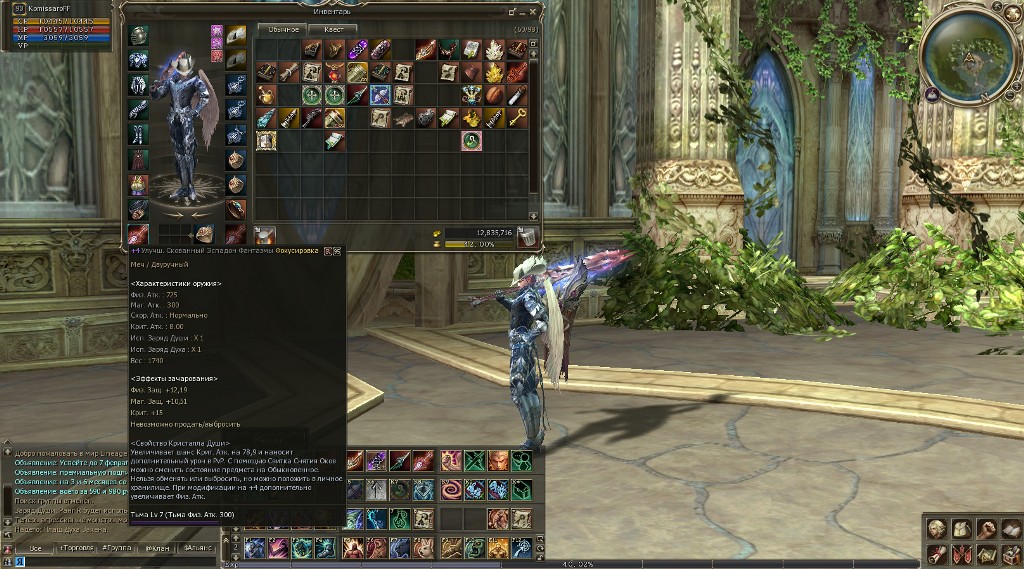The image size is (1024, 569).
Task: Click the equipped helmet slot
Action: coord(139,35)
